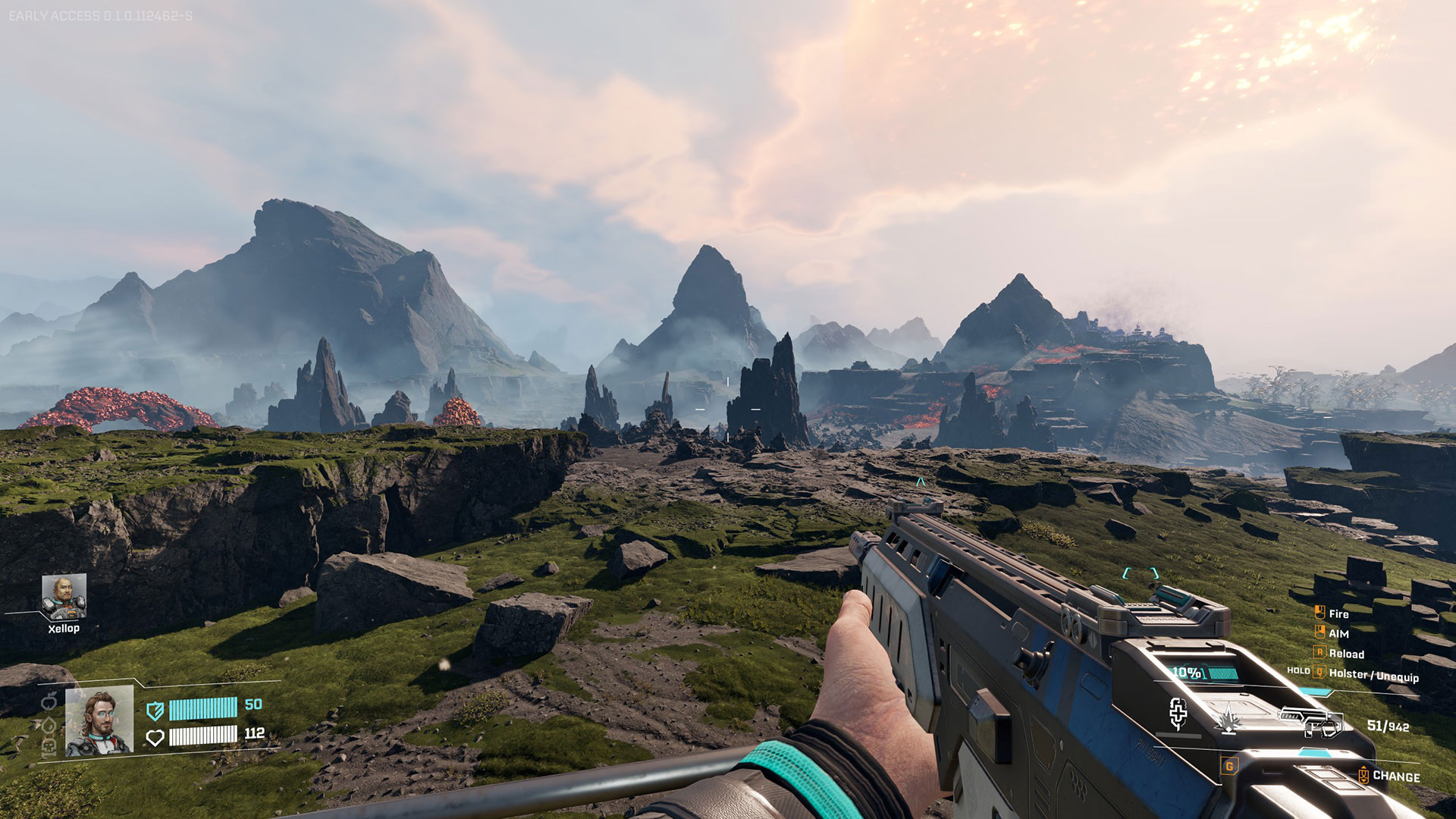This screenshot has width=1456, height=819.
Task: Select the equipped rifle weapon icon
Action: click(x=1310, y=721)
